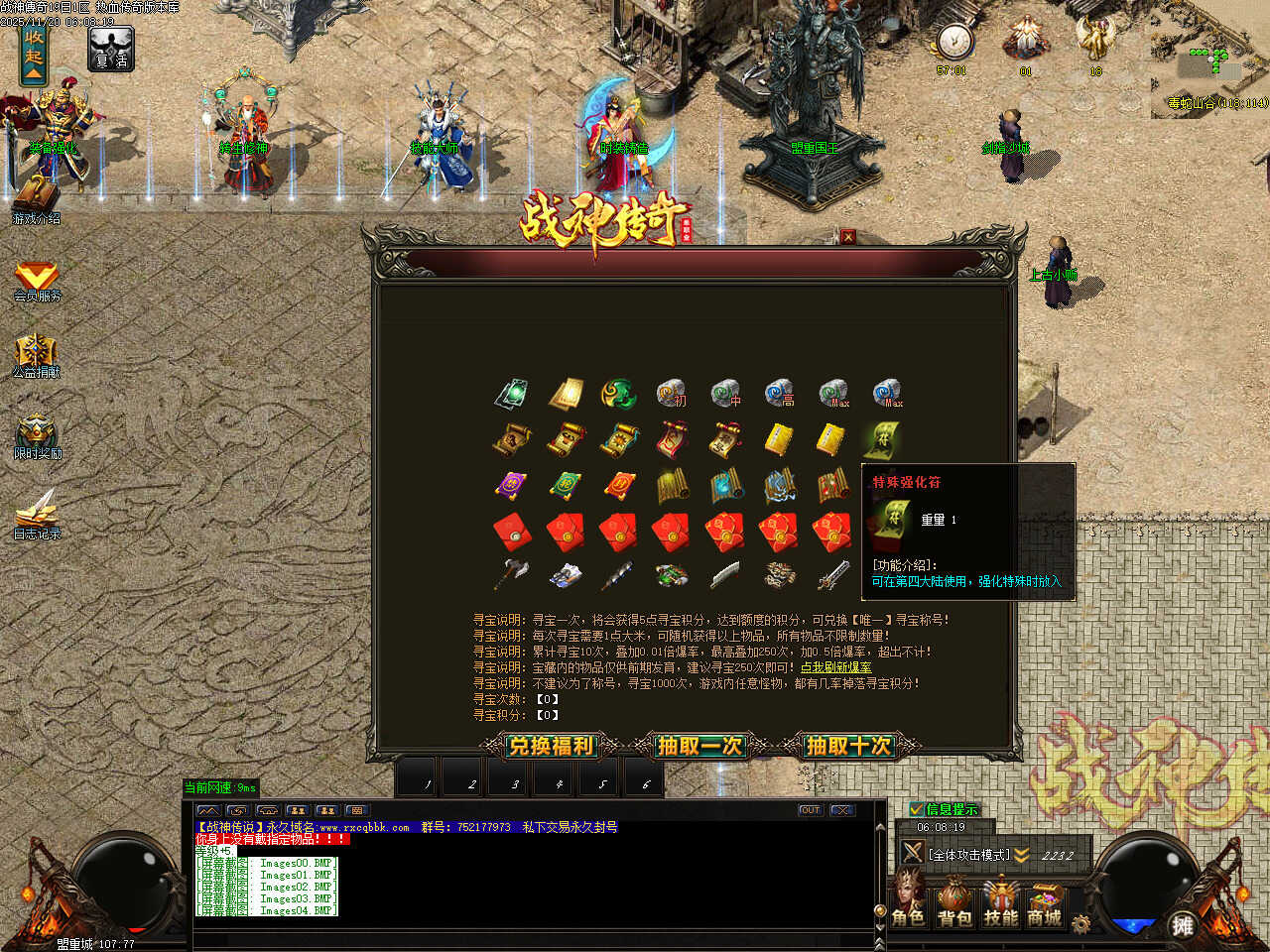Open 会员服务 member services

37,280
